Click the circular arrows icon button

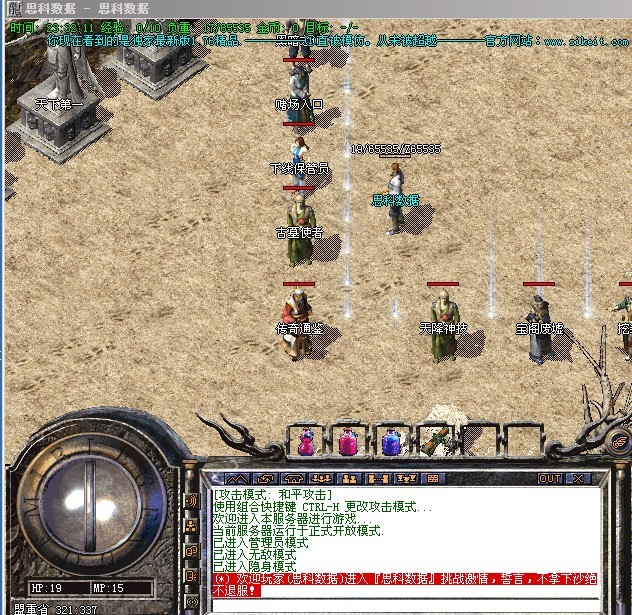click(266, 479)
